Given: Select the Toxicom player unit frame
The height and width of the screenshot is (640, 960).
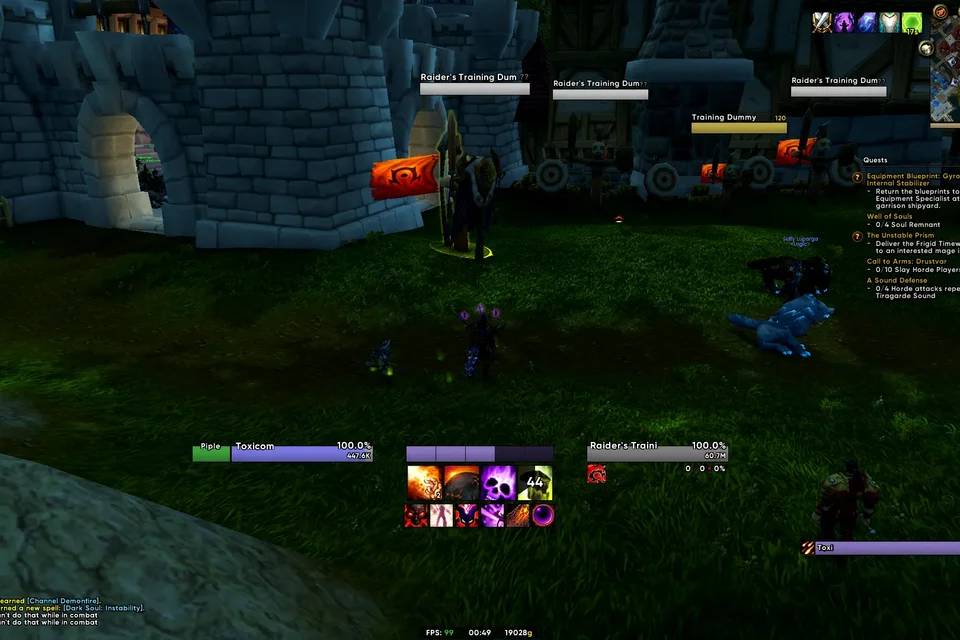Looking at the screenshot, I should [301, 453].
